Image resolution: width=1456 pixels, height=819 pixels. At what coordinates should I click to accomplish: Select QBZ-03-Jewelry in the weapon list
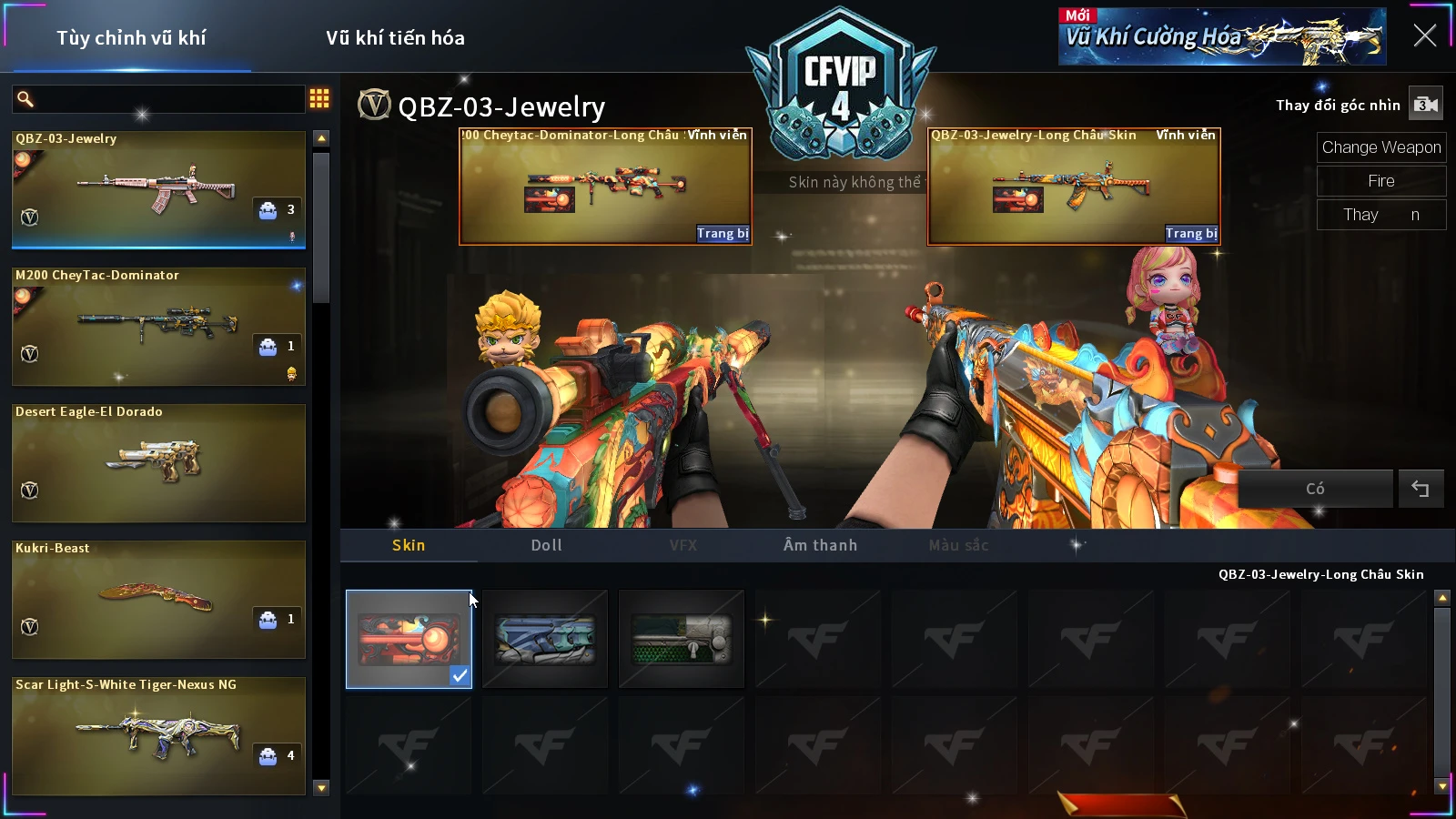[158, 189]
